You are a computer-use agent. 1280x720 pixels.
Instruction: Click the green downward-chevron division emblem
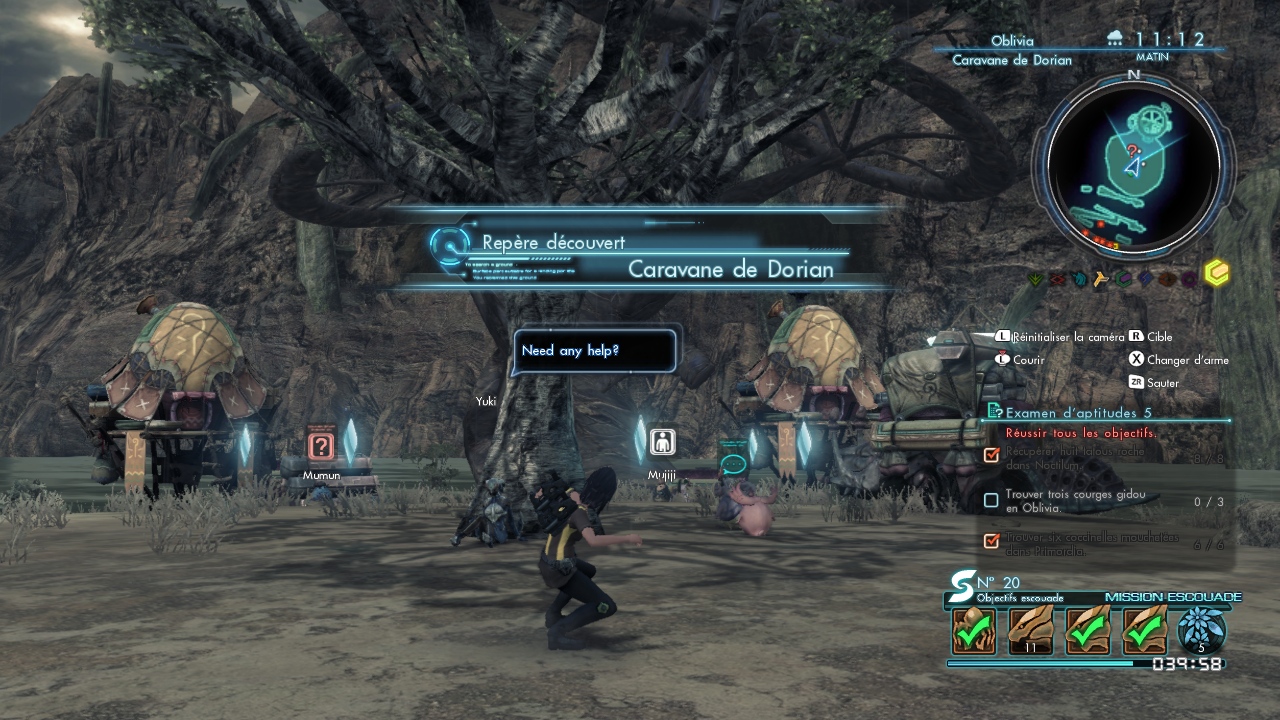click(x=1037, y=280)
